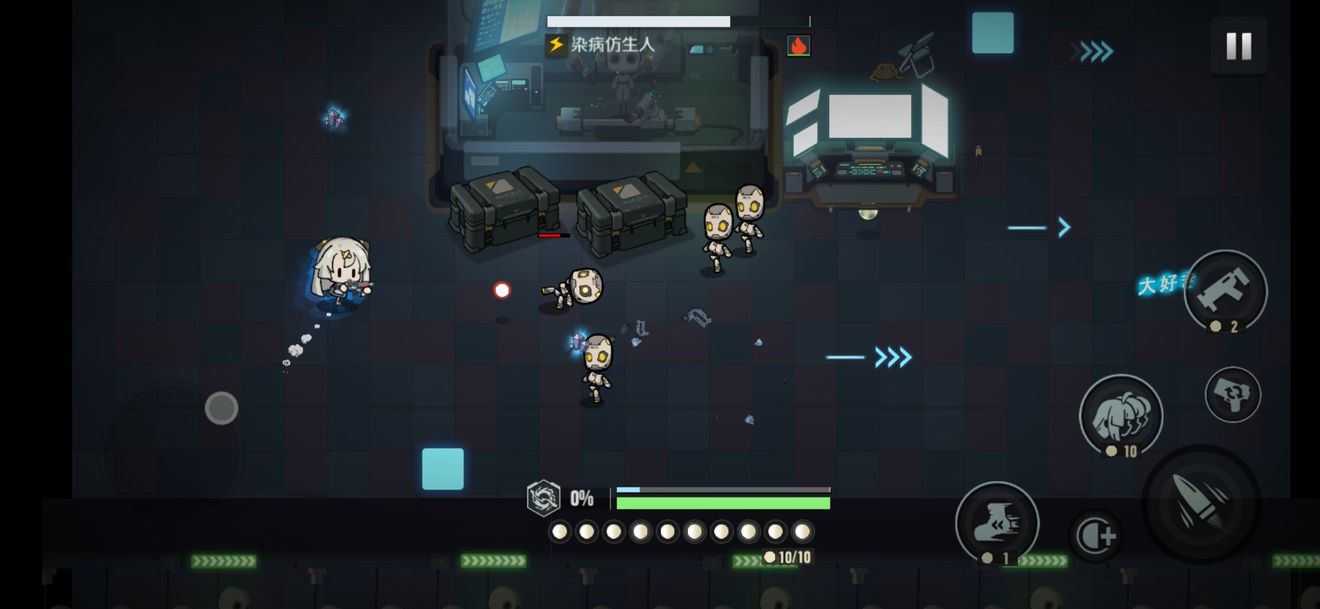1320x609 pixels.
Task: Activate the dash boot skill
Action: pos(997,522)
